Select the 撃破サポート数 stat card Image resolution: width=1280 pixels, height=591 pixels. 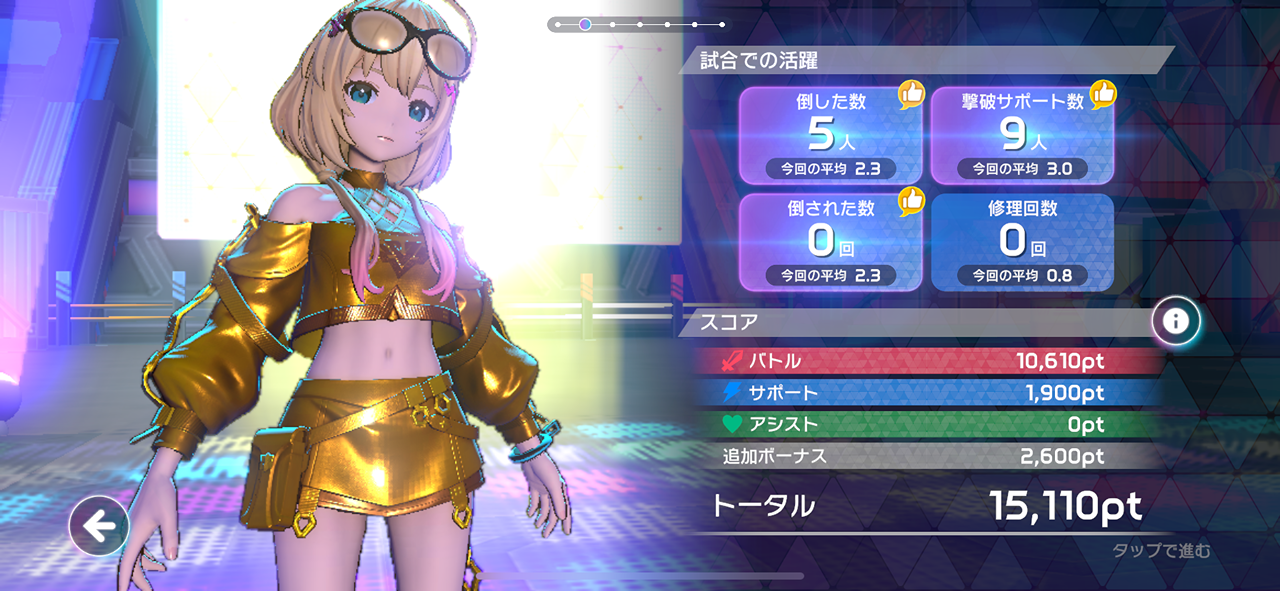click(x=1022, y=135)
